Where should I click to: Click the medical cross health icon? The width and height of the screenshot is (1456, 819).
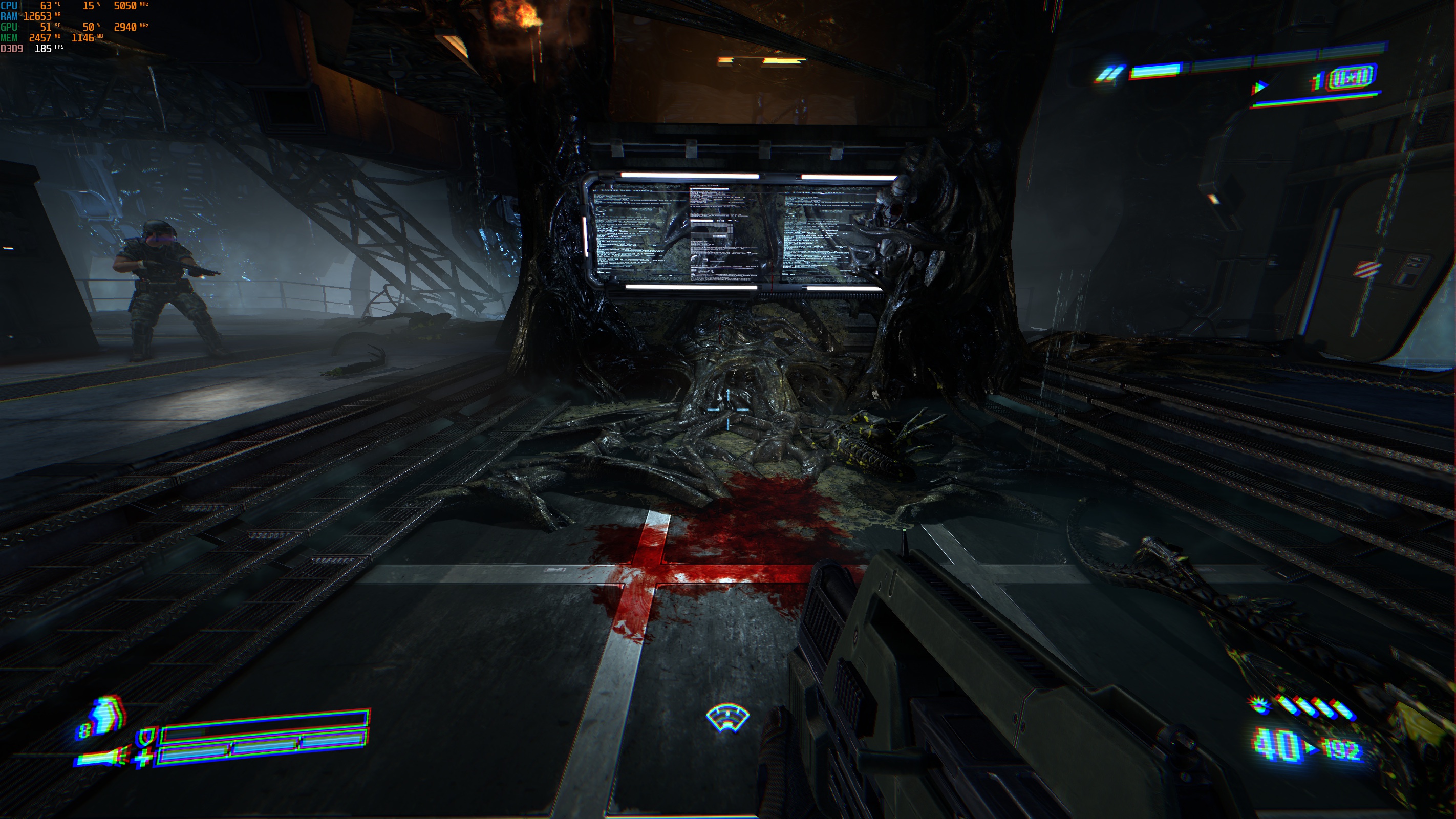(x=143, y=758)
